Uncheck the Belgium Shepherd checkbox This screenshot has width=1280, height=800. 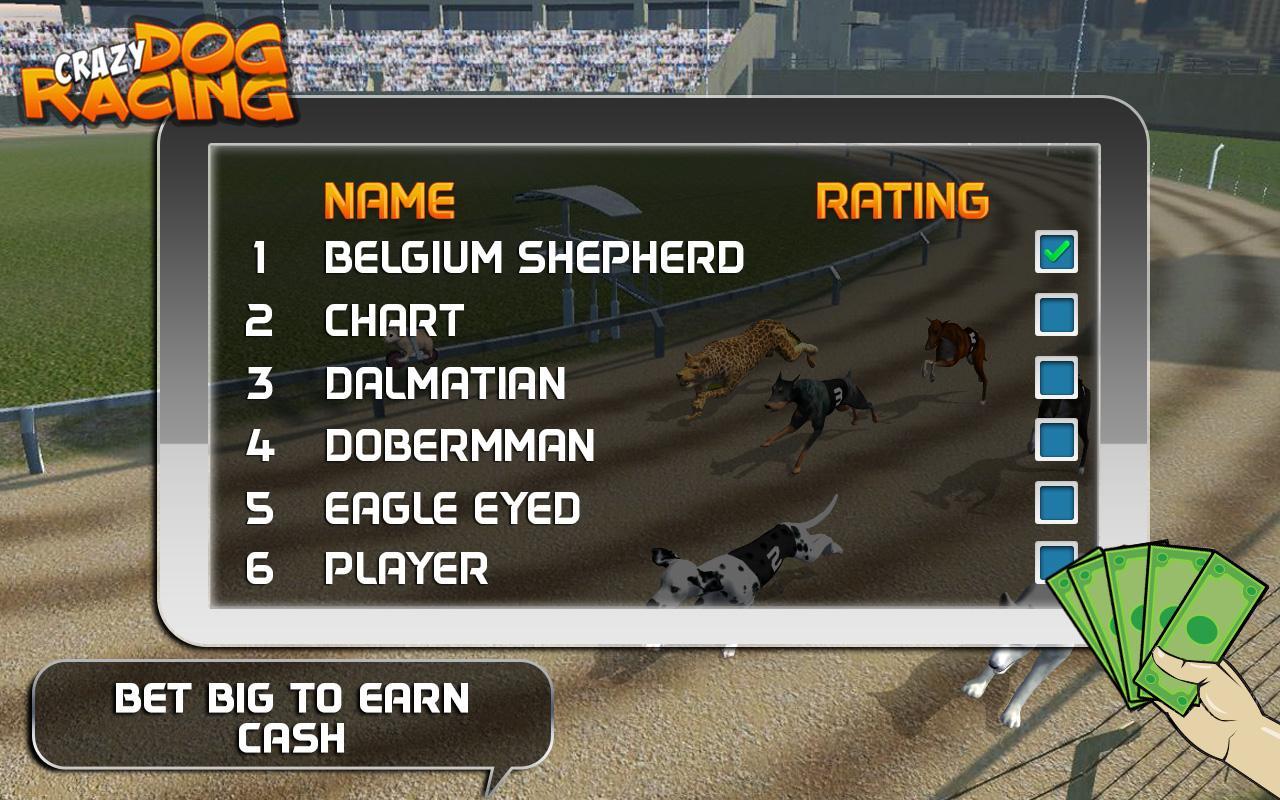click(1056, 252)
